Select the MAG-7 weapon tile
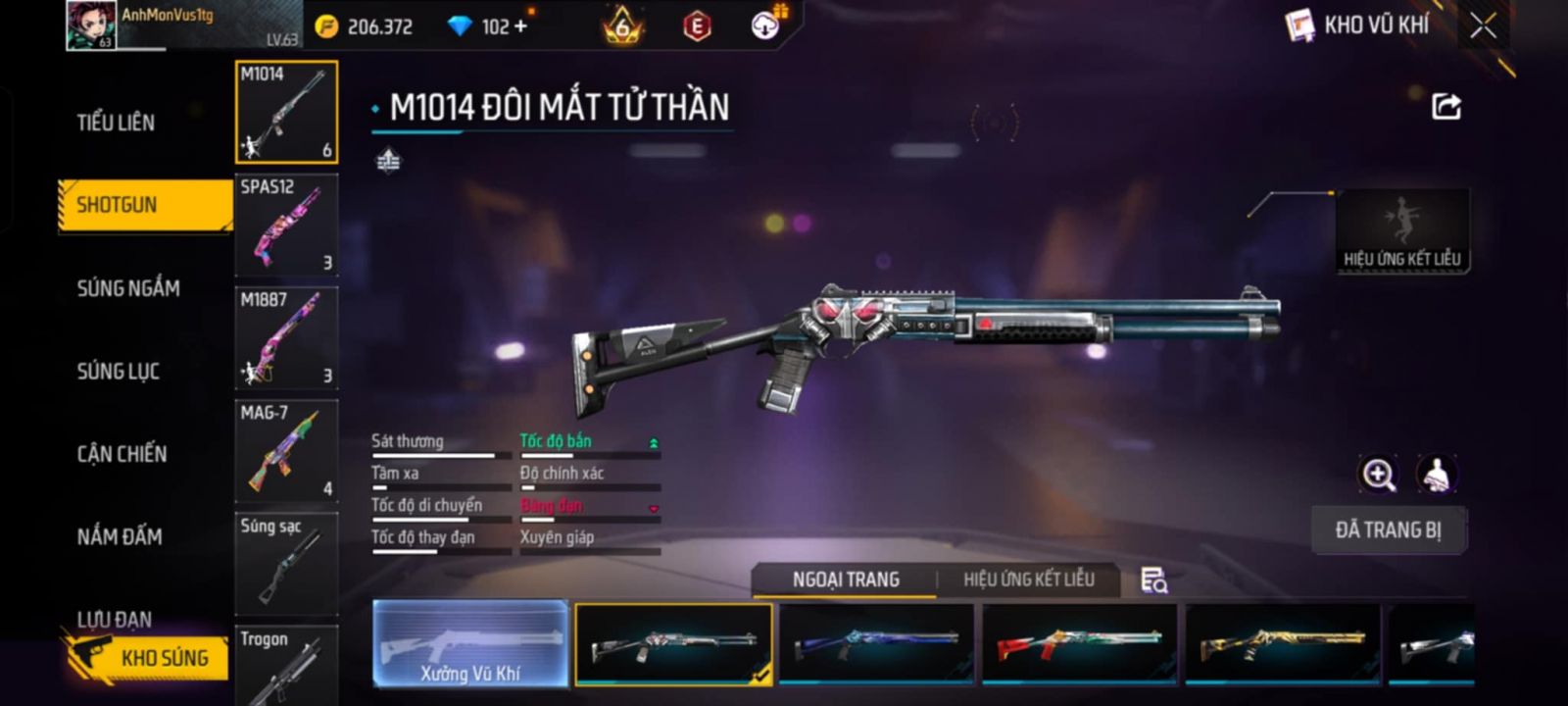 286,450
